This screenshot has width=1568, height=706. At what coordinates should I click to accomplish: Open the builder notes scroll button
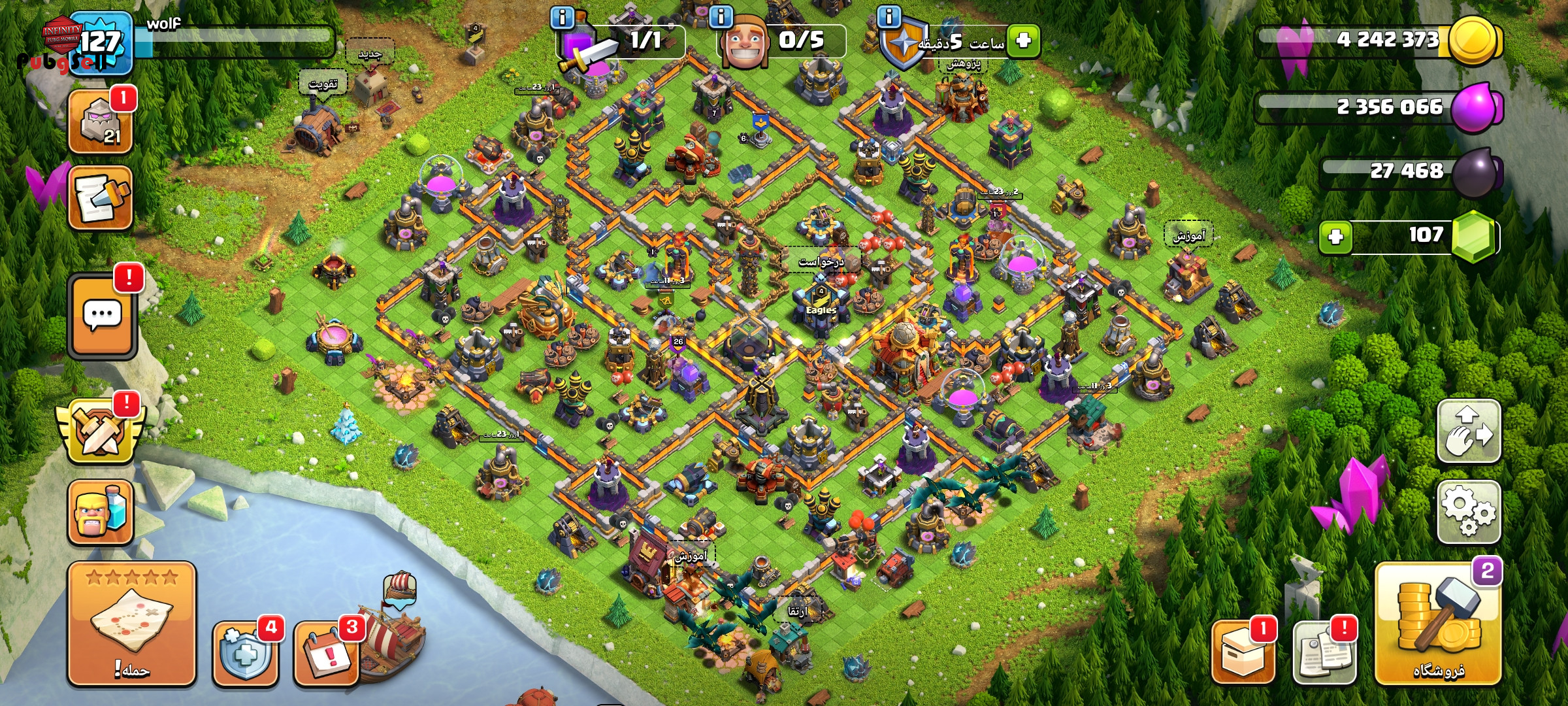click(x=101, y=197)
